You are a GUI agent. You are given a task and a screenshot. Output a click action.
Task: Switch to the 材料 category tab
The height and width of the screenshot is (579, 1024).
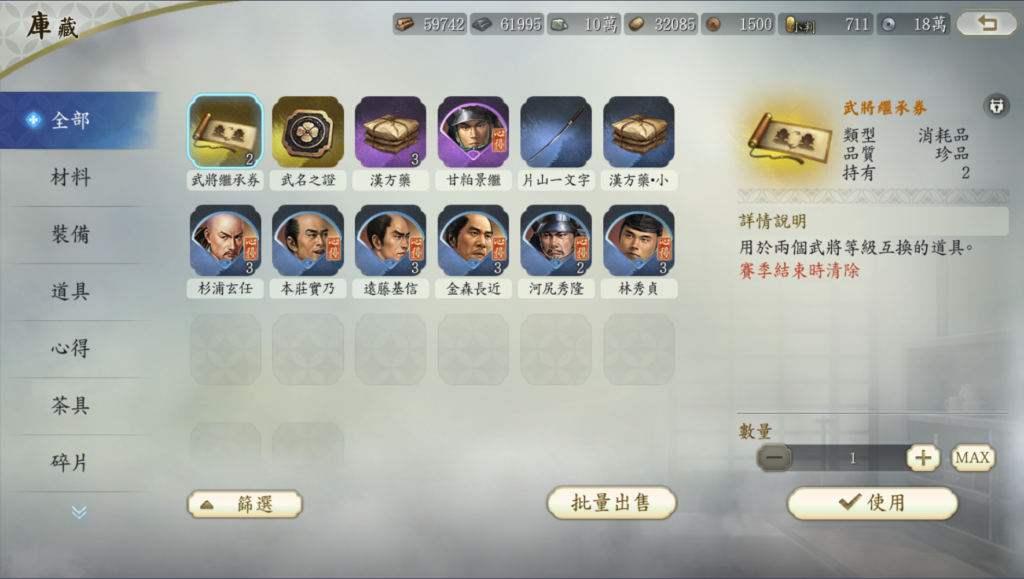click(x=71, y=178)
